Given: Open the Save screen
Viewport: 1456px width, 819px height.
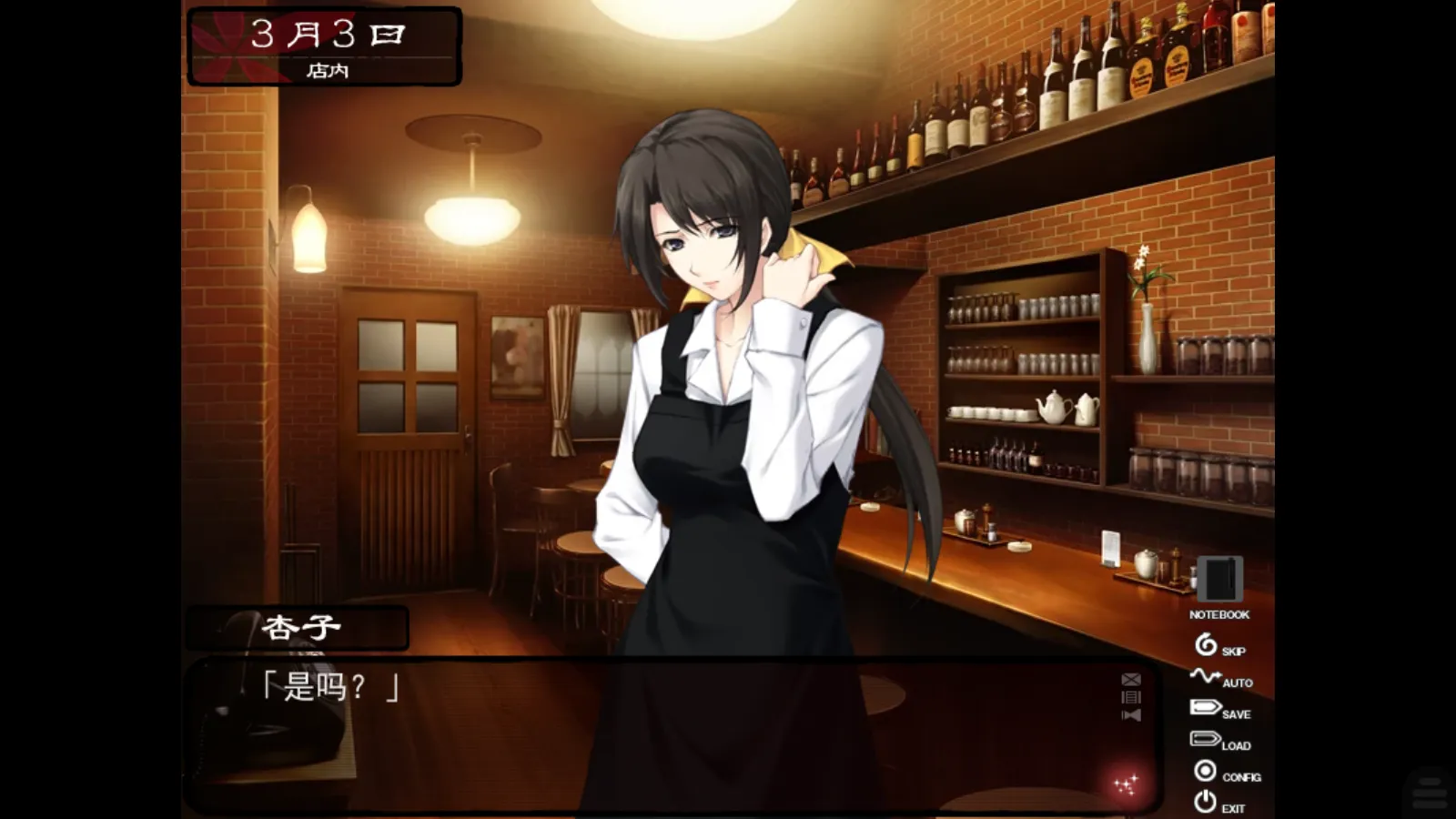Looking at the screenshot, I should [1206, 708].
